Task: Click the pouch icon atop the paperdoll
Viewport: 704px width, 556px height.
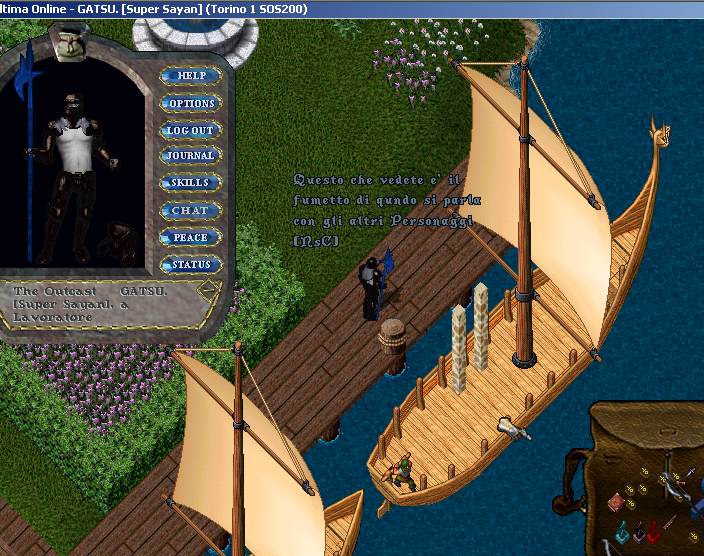Action: 67,45
